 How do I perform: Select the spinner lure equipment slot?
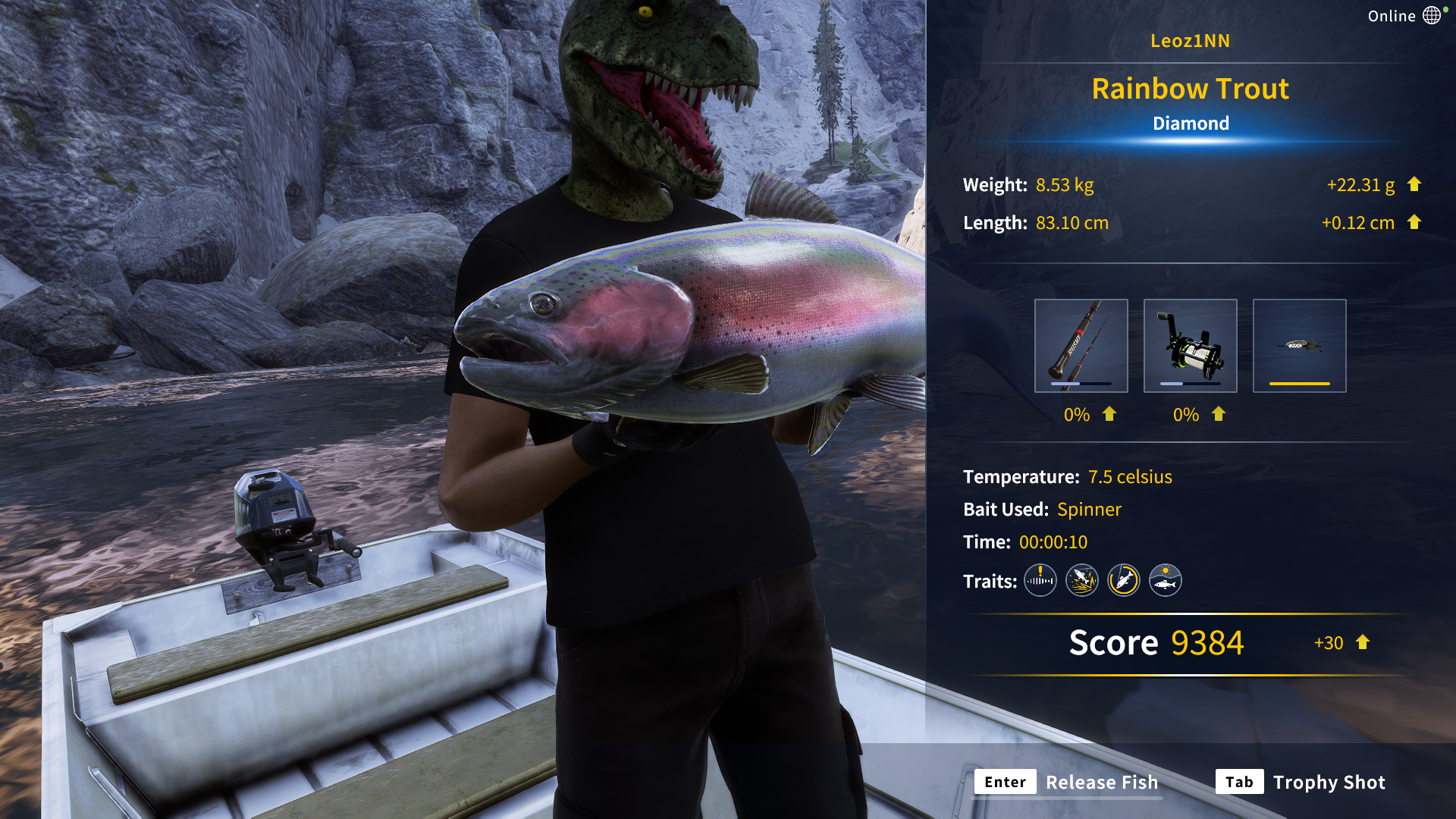click(x=1299, y=346)
